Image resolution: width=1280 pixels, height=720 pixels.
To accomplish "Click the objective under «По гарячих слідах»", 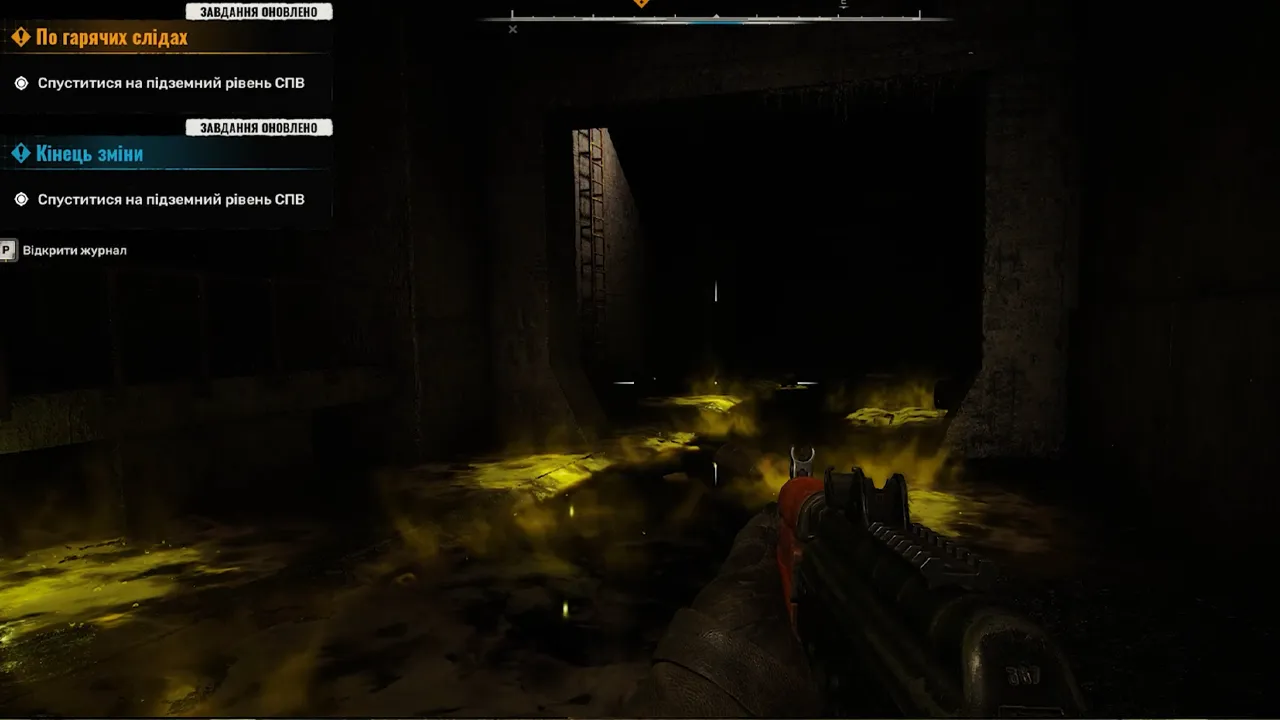I will coord(170,83).
